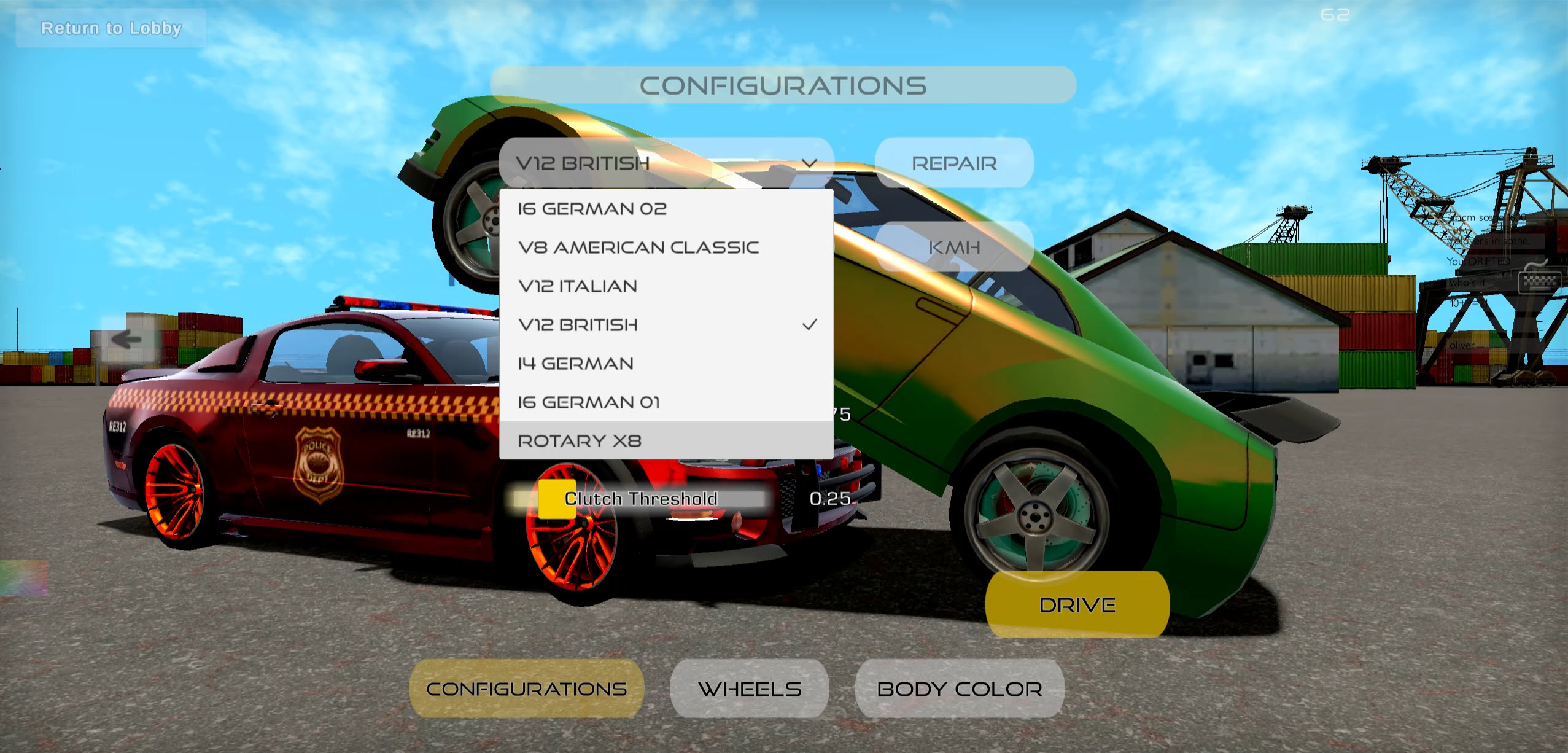The image size is (1568, 753).
Task: Select I4 GERMAN engine
Action: point(575,362)
